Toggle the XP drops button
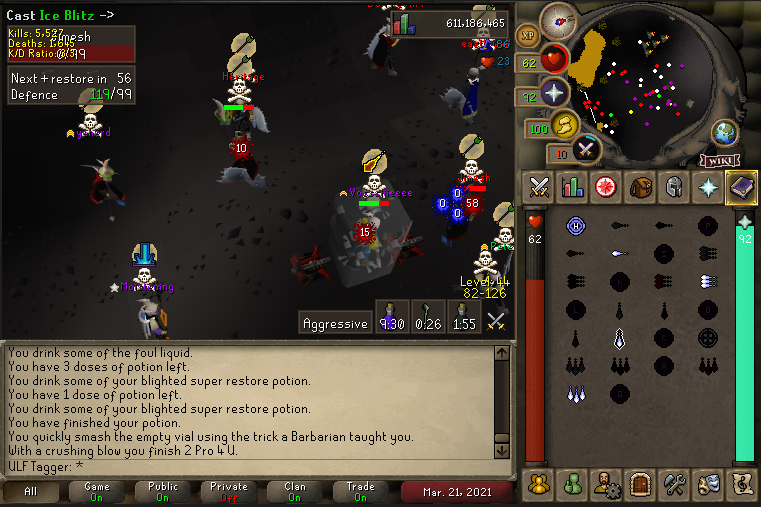 click(x=527, y=36)
